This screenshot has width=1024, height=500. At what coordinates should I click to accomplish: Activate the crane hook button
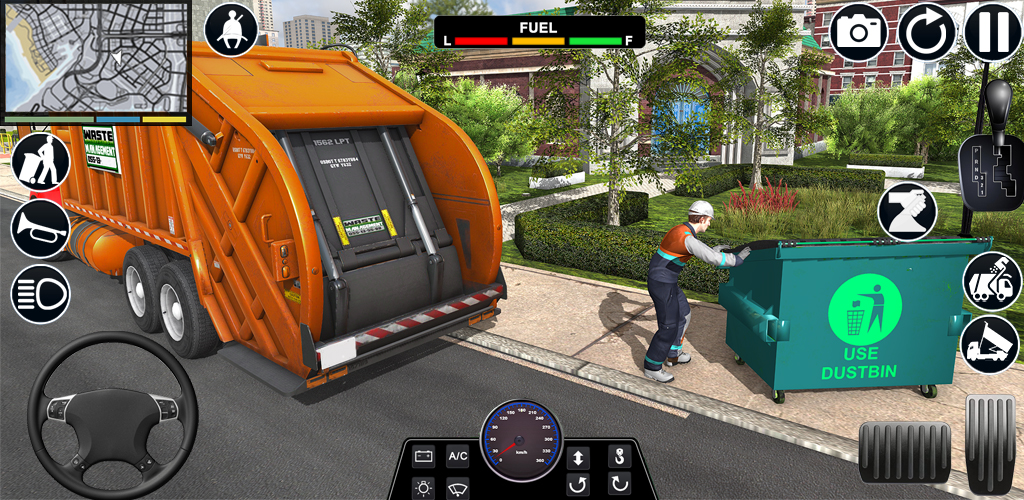pos(618,457)
